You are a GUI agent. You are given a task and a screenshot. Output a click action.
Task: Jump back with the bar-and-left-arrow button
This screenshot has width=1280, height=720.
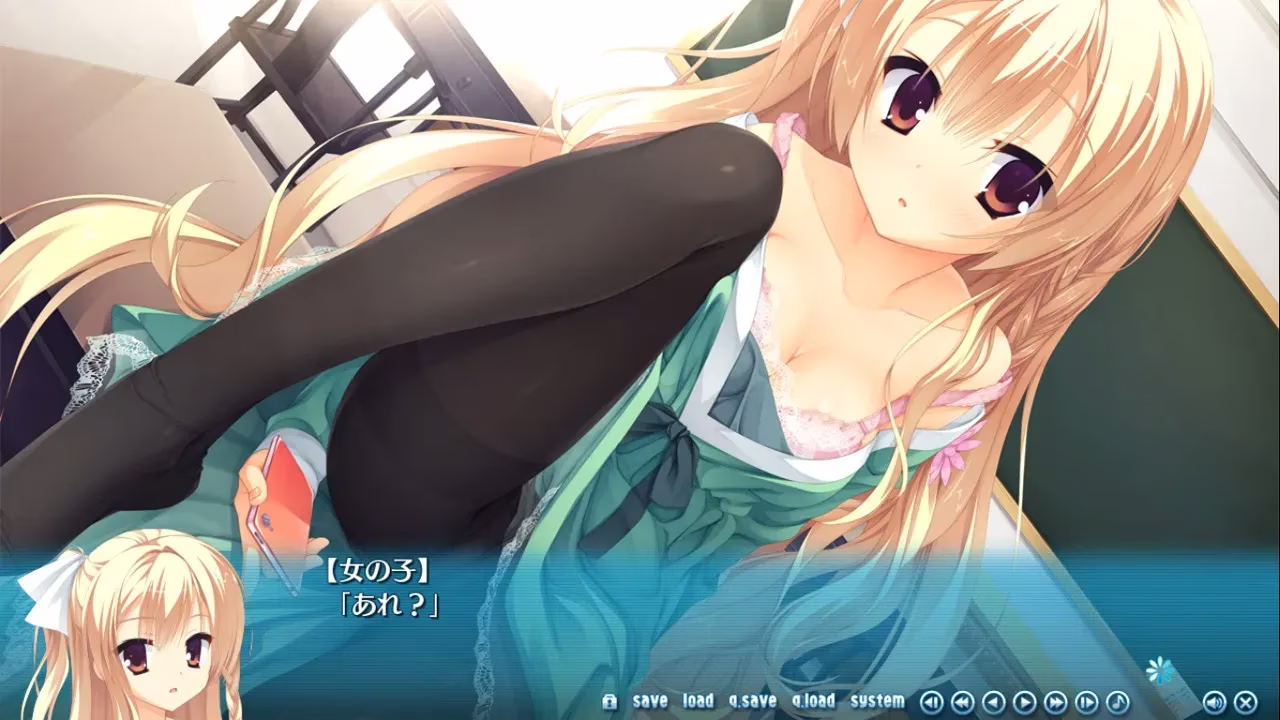931,702
